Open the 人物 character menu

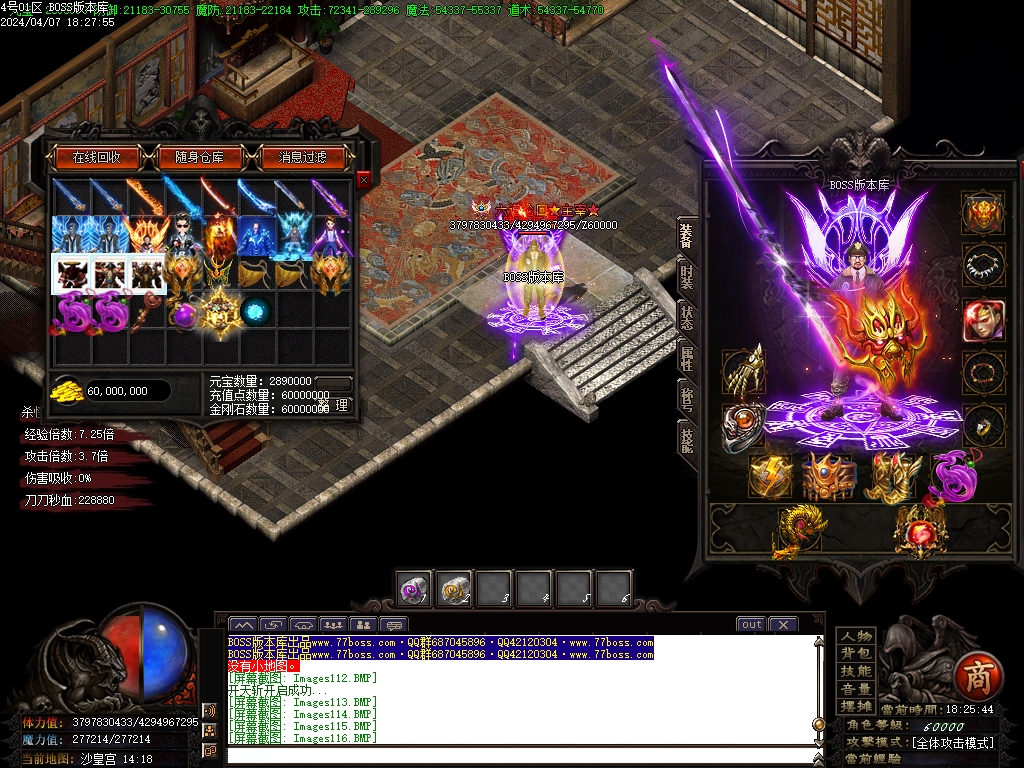855,637
